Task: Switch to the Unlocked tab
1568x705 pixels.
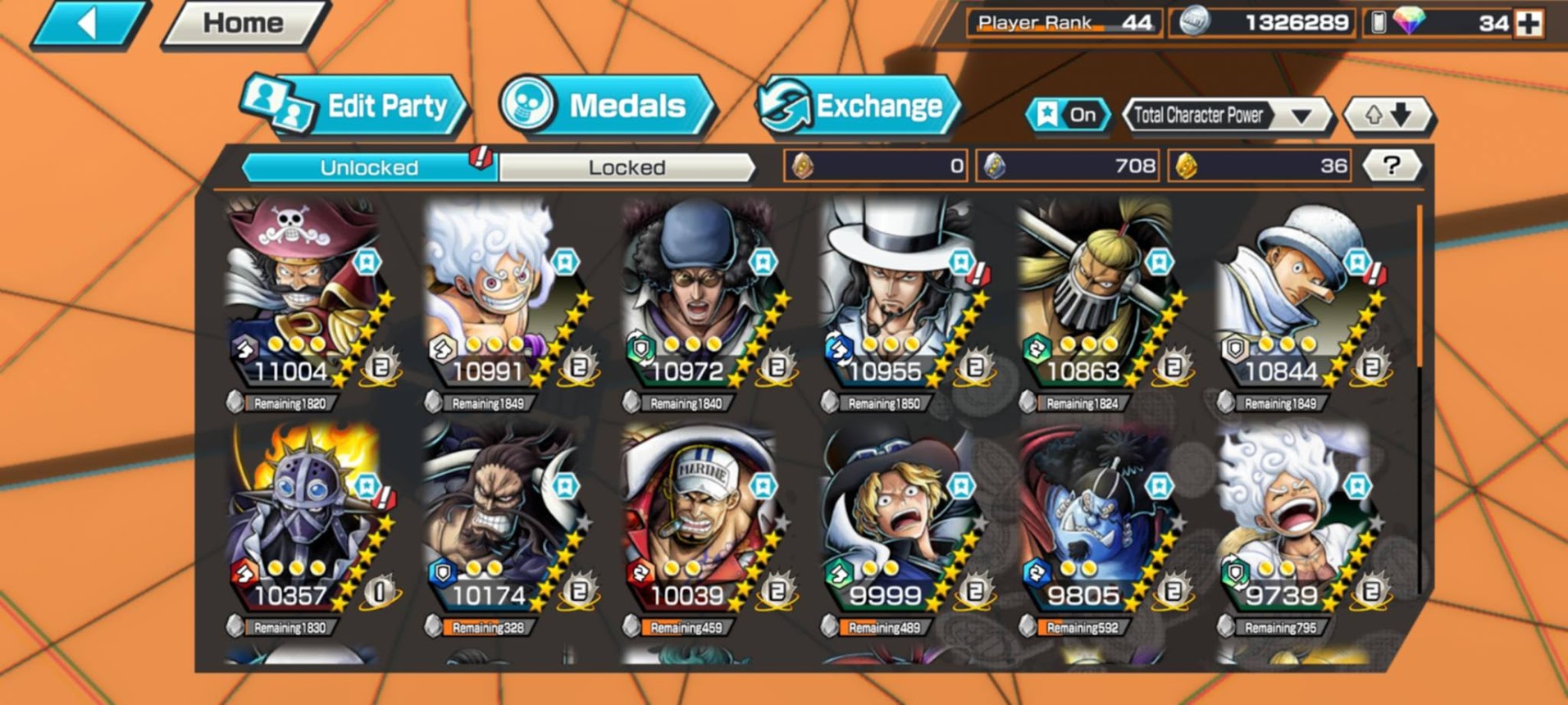Action: [x=369, y=167]
